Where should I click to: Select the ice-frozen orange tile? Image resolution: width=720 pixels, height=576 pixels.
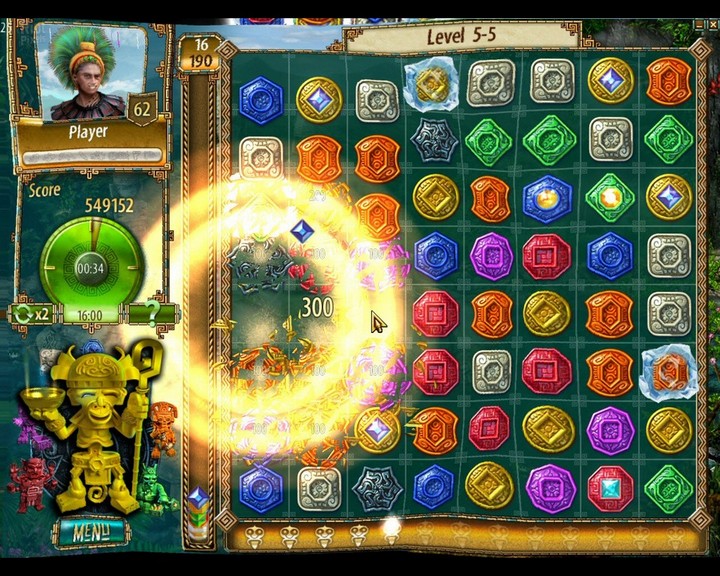tap(668, 372)
